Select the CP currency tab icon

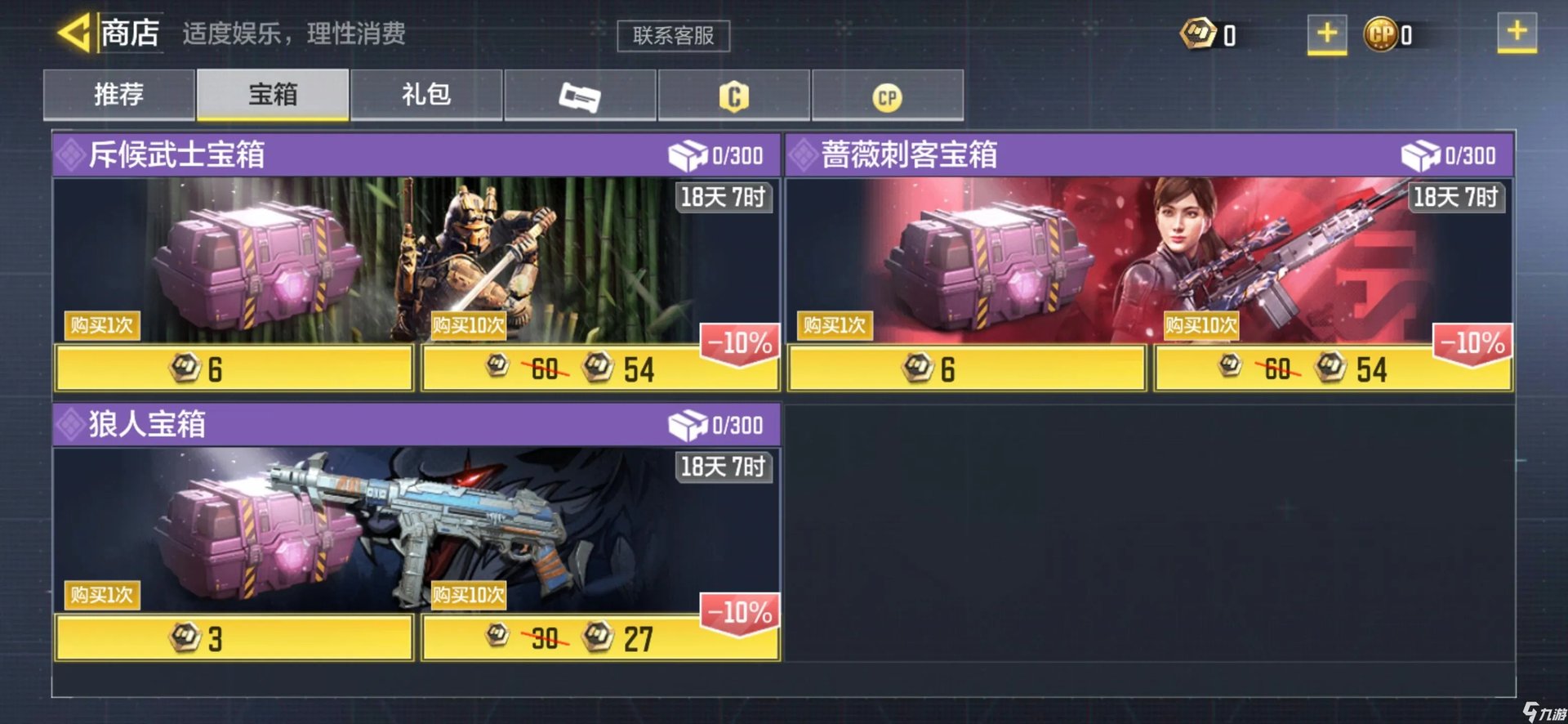coord(889,95)
